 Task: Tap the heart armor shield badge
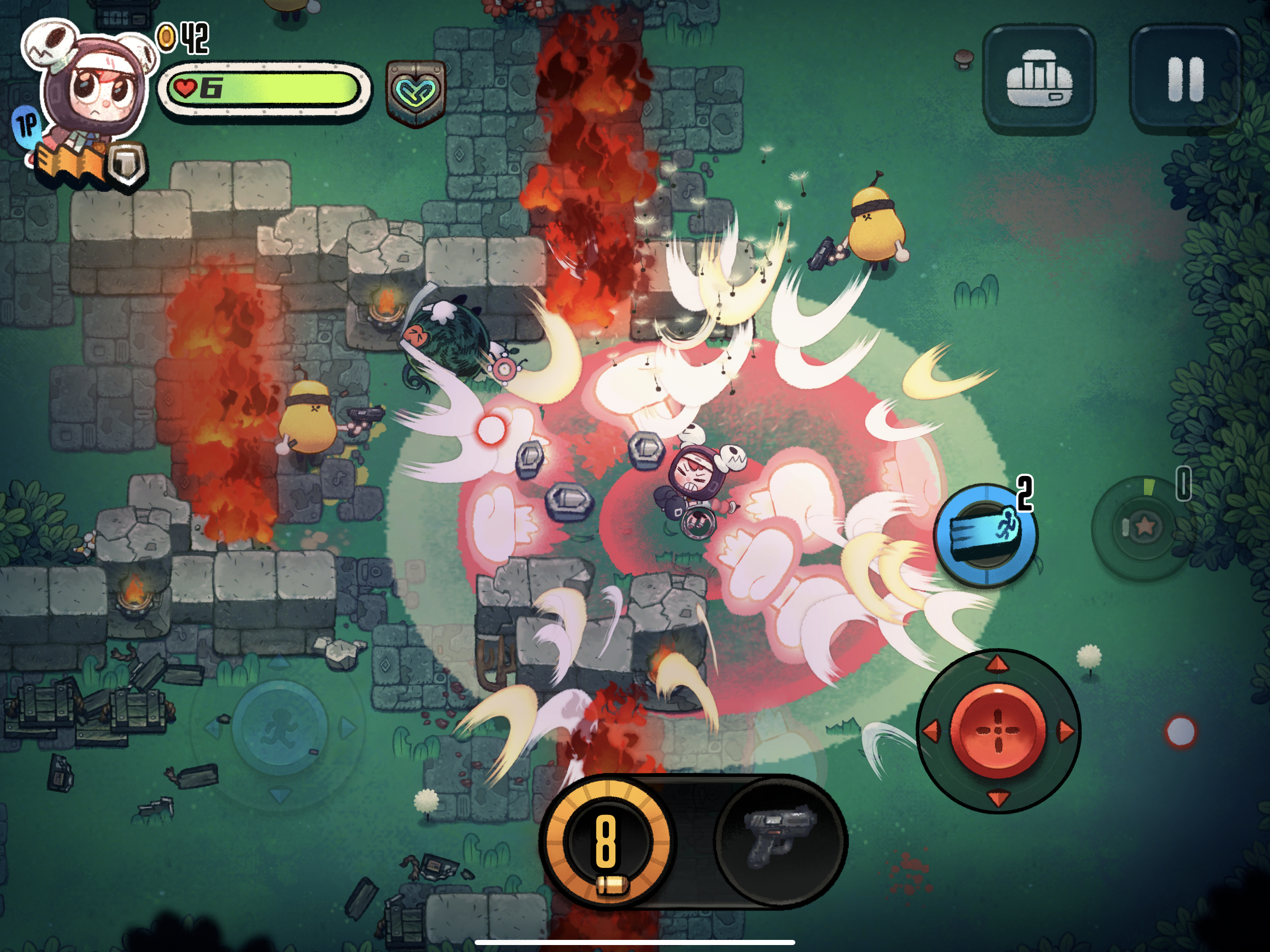(416, 93)
